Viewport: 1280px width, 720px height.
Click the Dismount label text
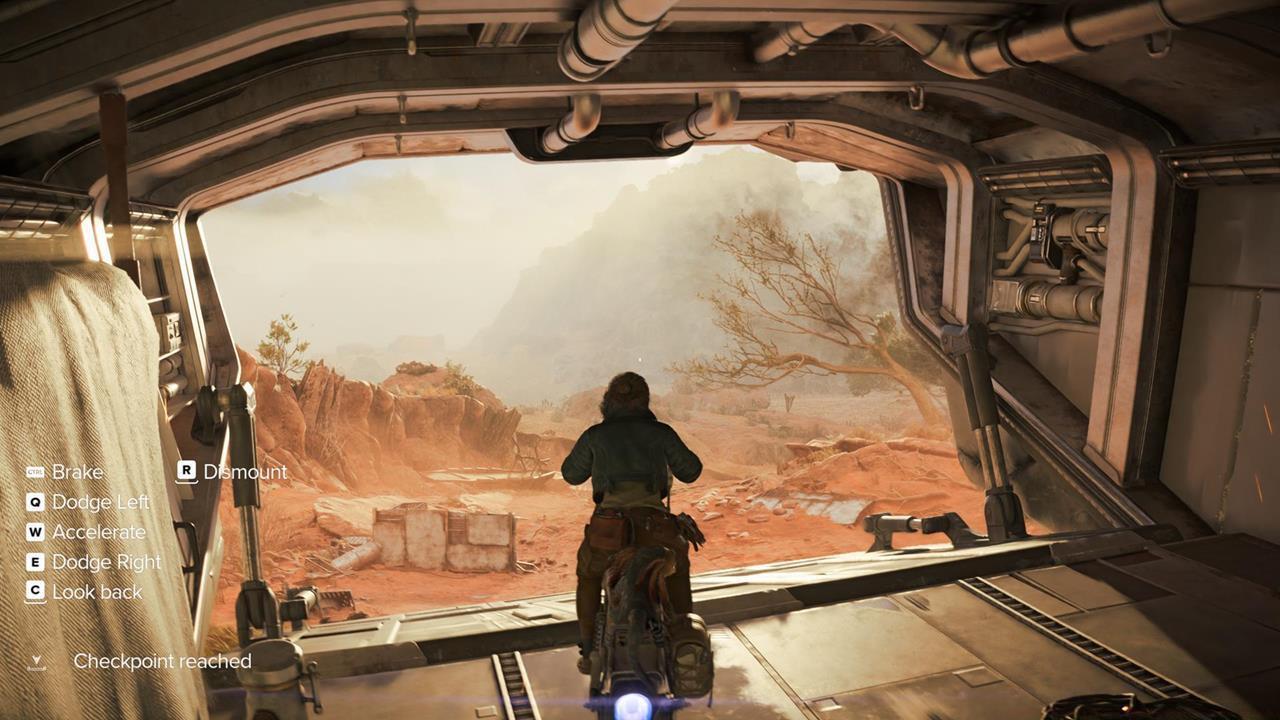click(x=245, y=472)
